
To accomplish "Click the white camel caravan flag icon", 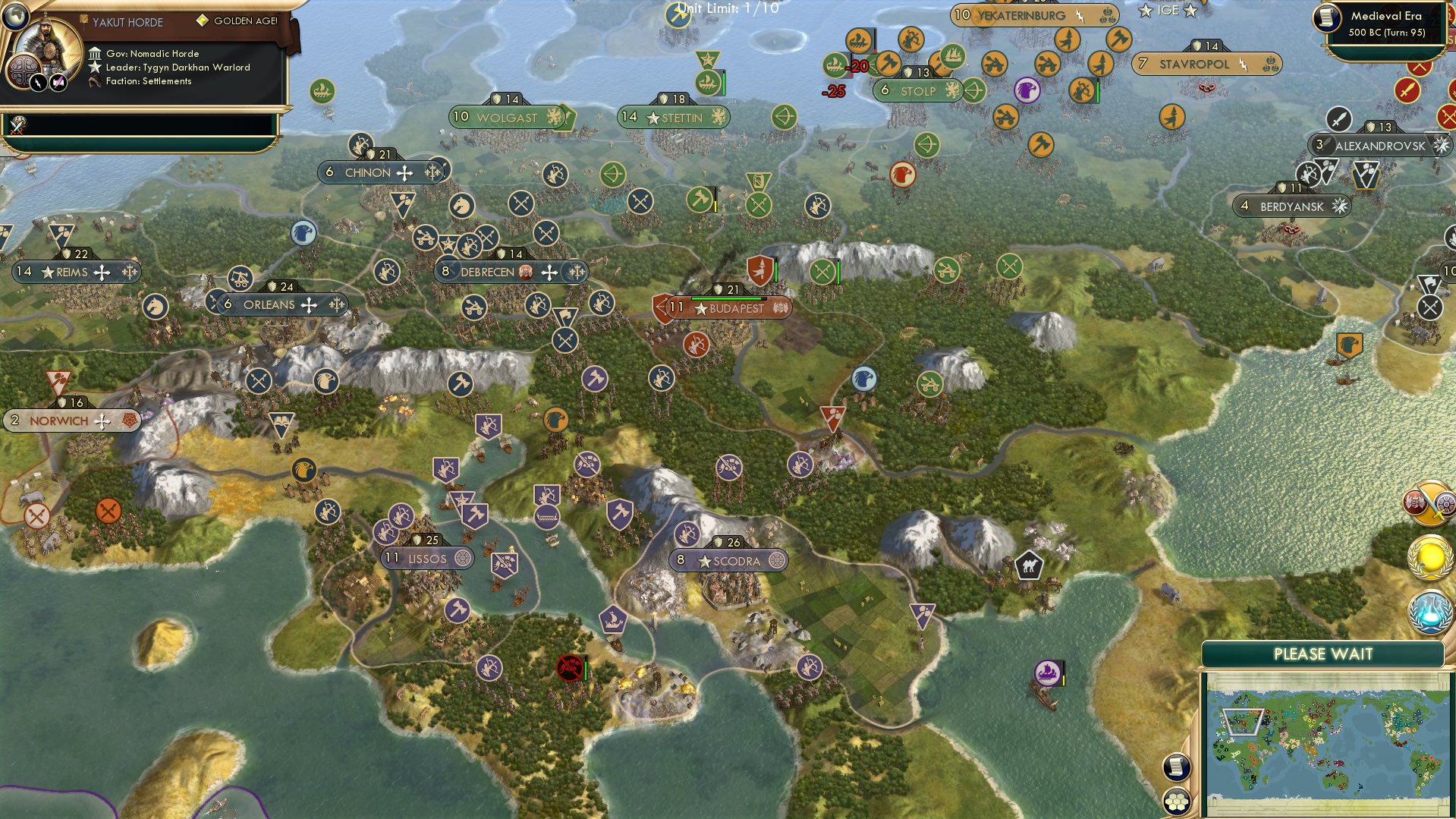I will (x=1030, y=565).
